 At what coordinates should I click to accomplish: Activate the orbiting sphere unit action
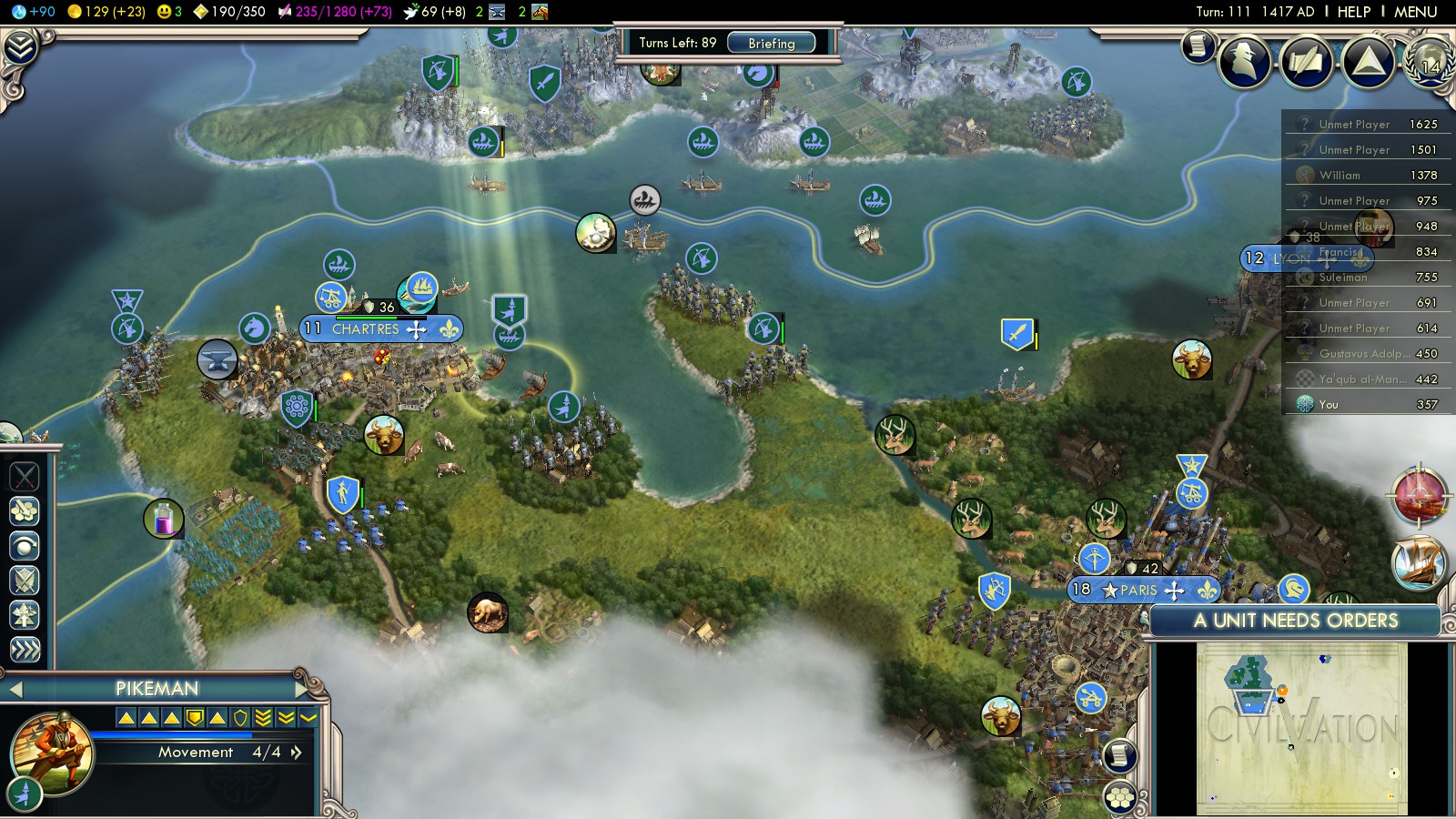[25, 545]
